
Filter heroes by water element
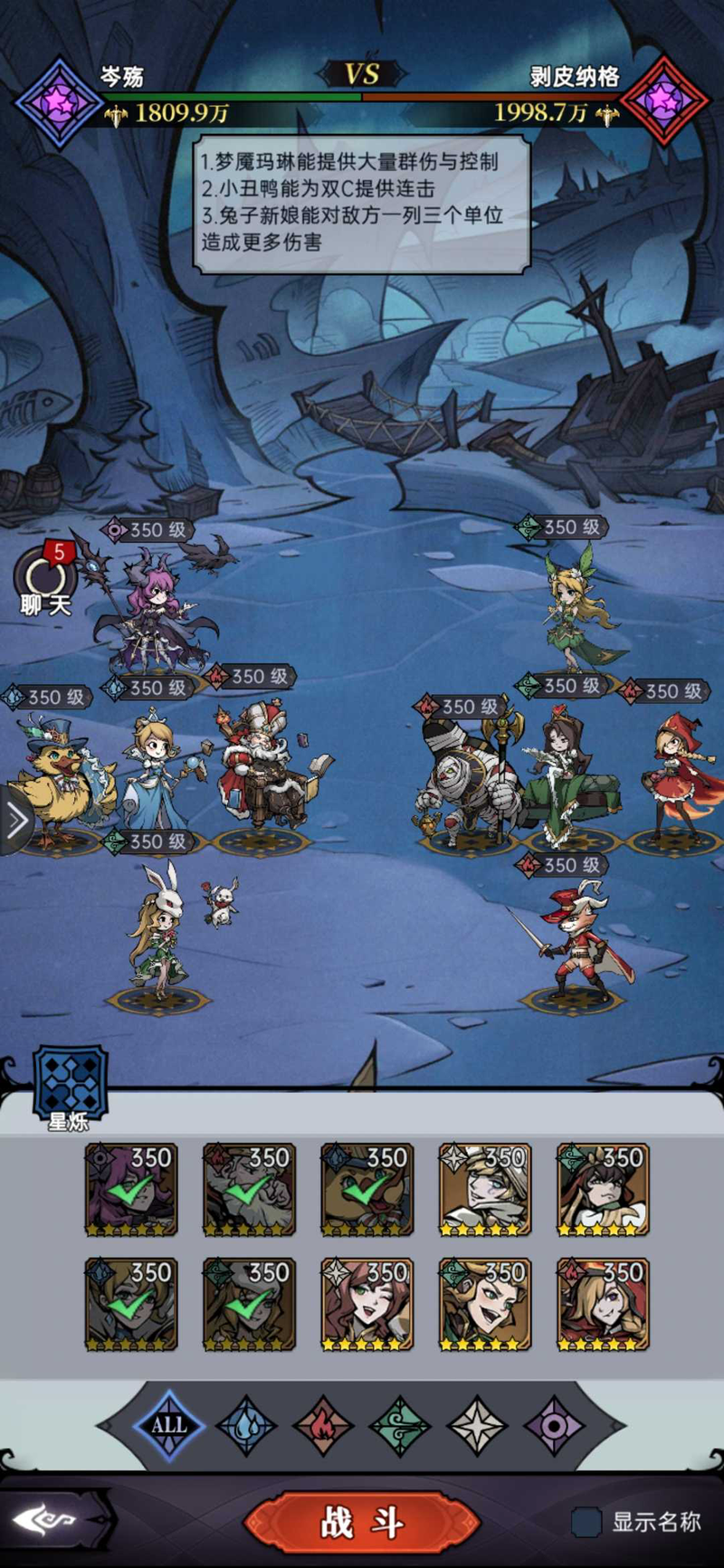pyautogui.click(x=245, y=1426)
